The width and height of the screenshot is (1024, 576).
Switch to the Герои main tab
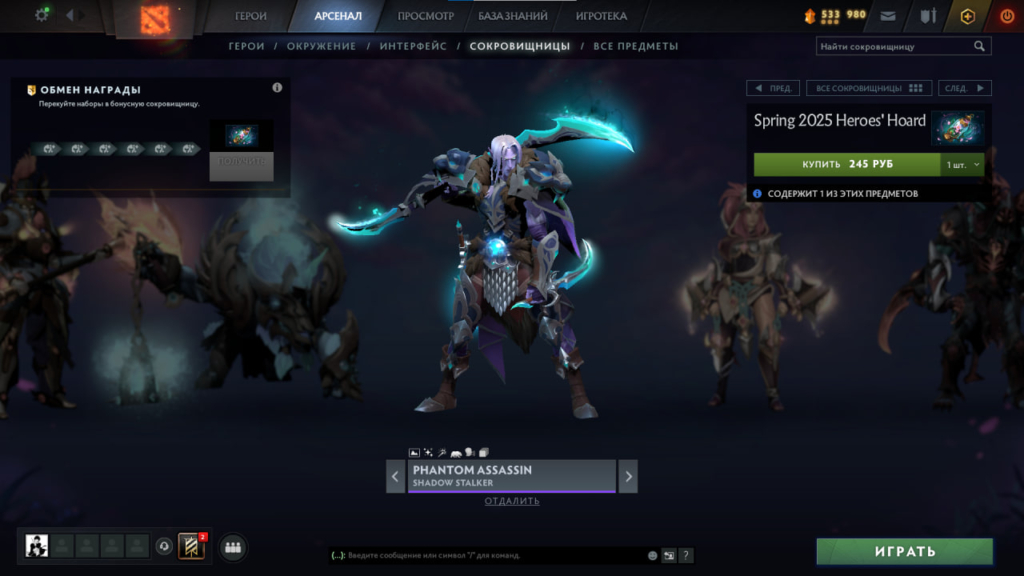click(251, 16)
